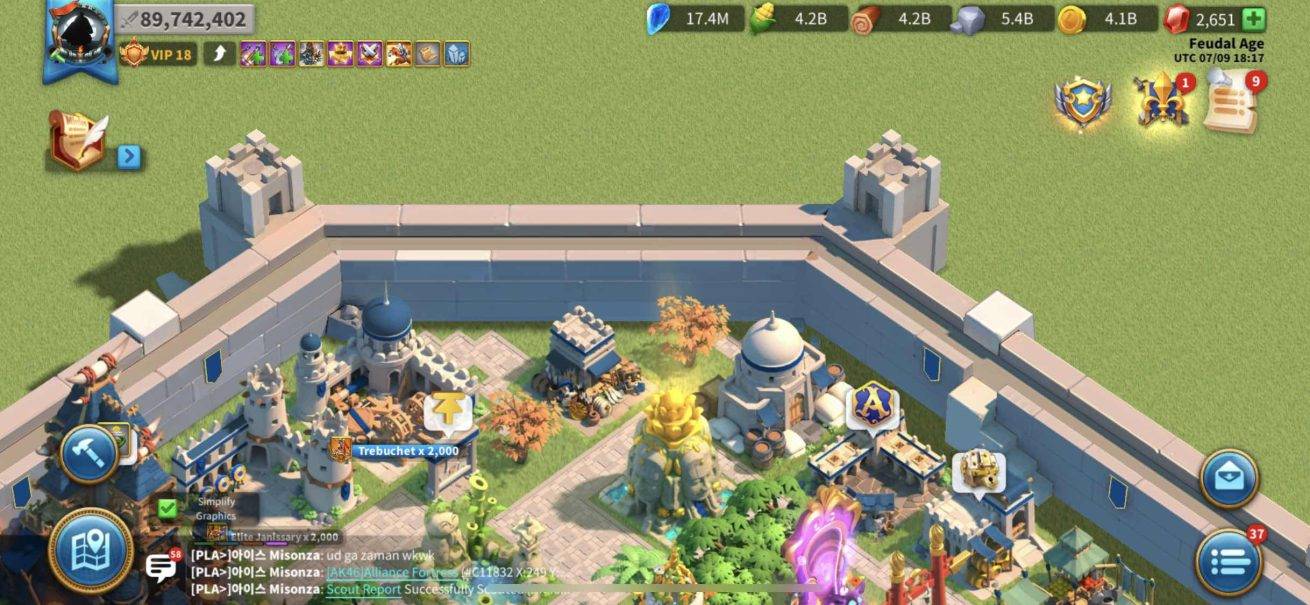This screenshot has width=1310, height=605.
Task: Open the blue star shield emblem
Action: point(1082,101)
